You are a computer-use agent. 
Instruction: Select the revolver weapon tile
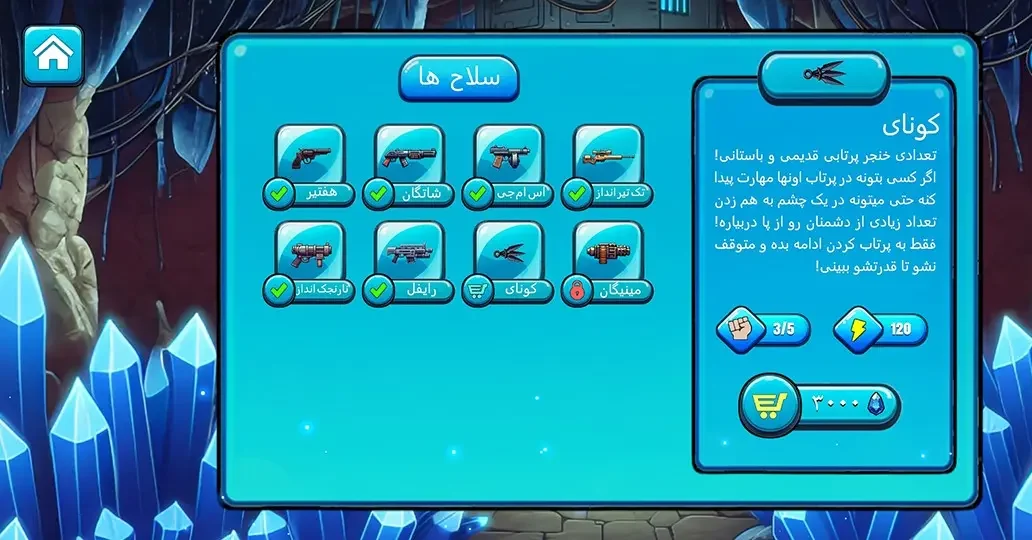tap(310, 159)
